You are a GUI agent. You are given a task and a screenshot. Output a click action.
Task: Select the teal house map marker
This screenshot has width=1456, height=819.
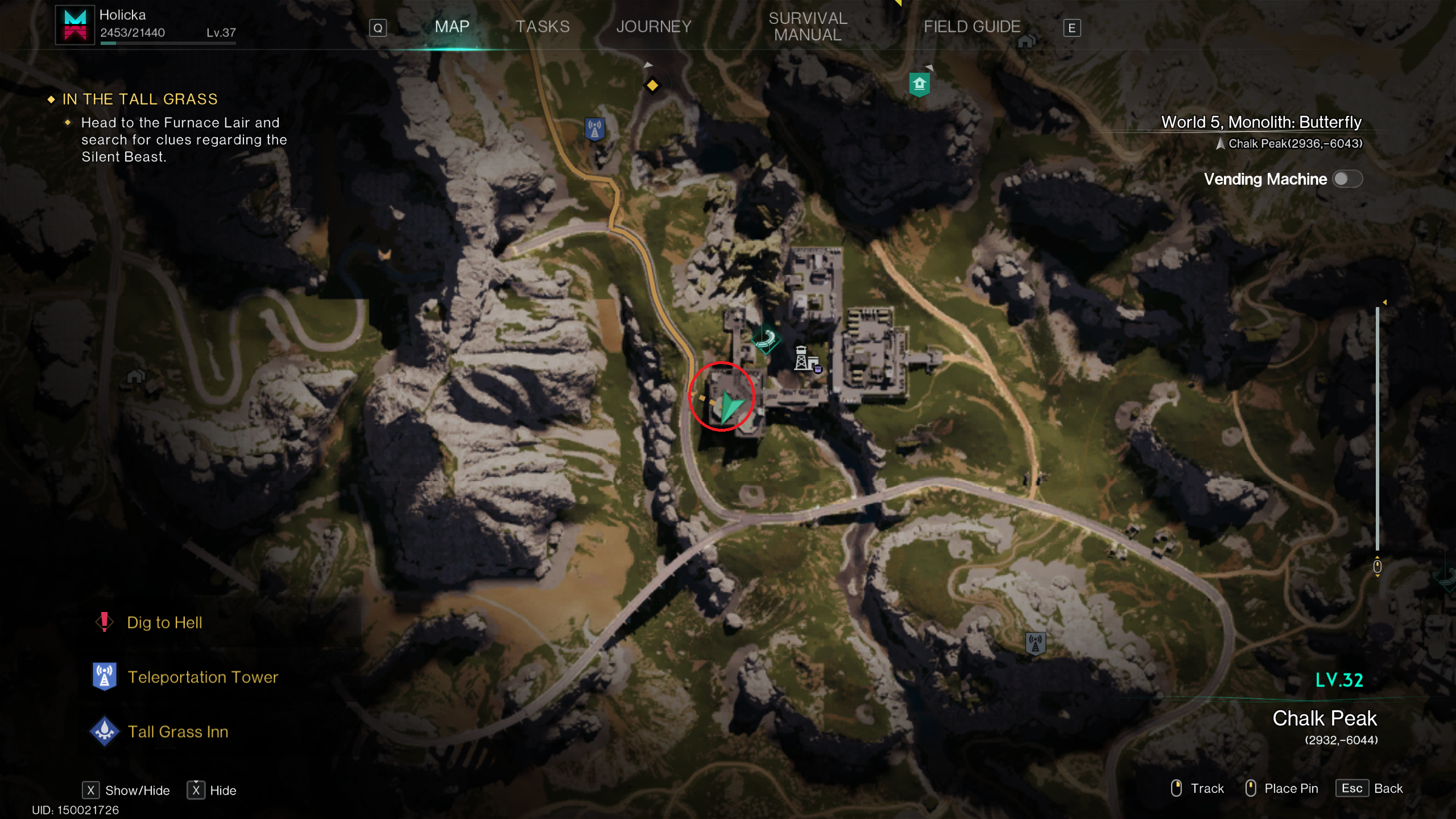coord(919,85)
